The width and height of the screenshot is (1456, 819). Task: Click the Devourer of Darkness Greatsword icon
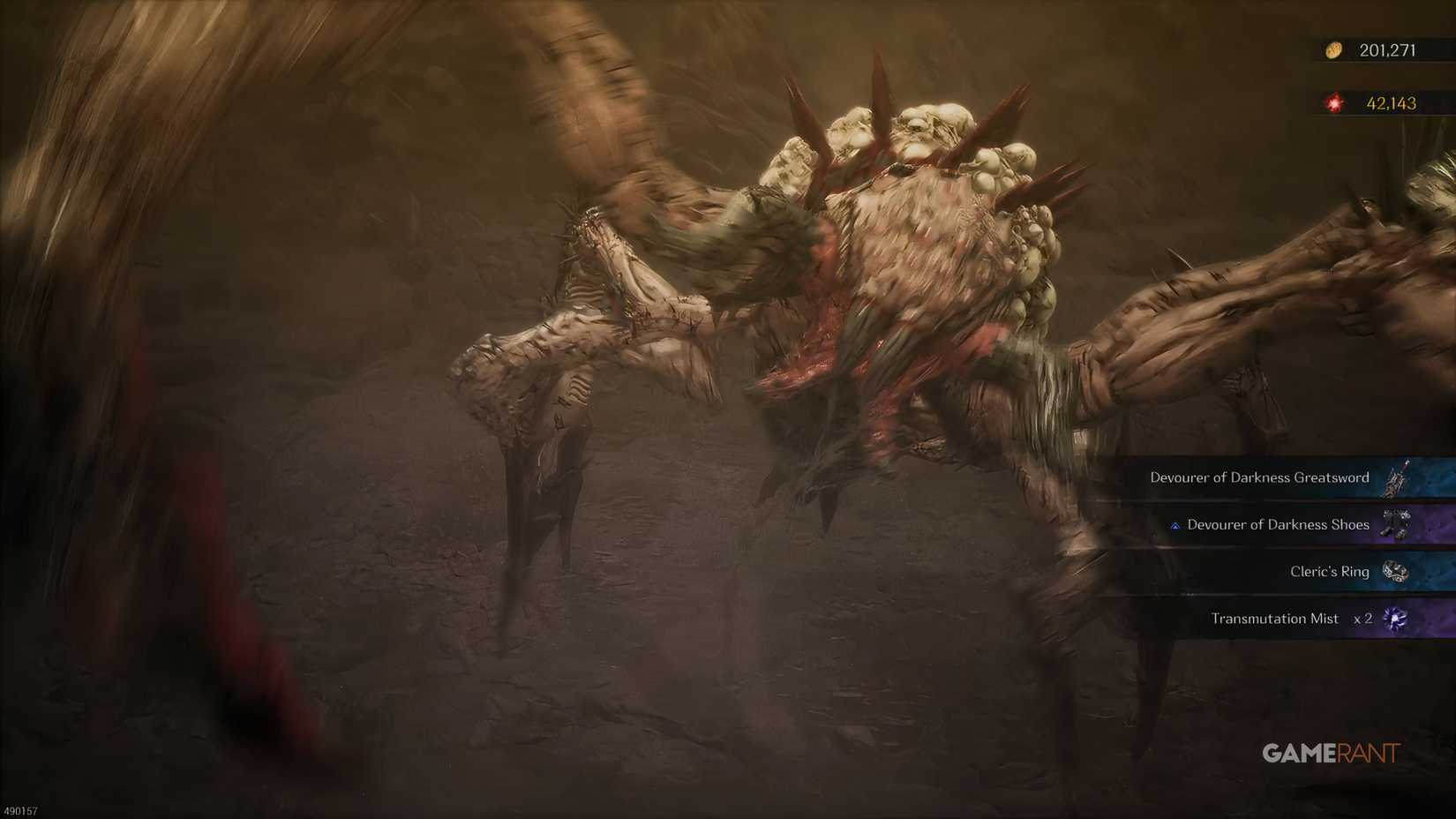tap(1397, 477)
